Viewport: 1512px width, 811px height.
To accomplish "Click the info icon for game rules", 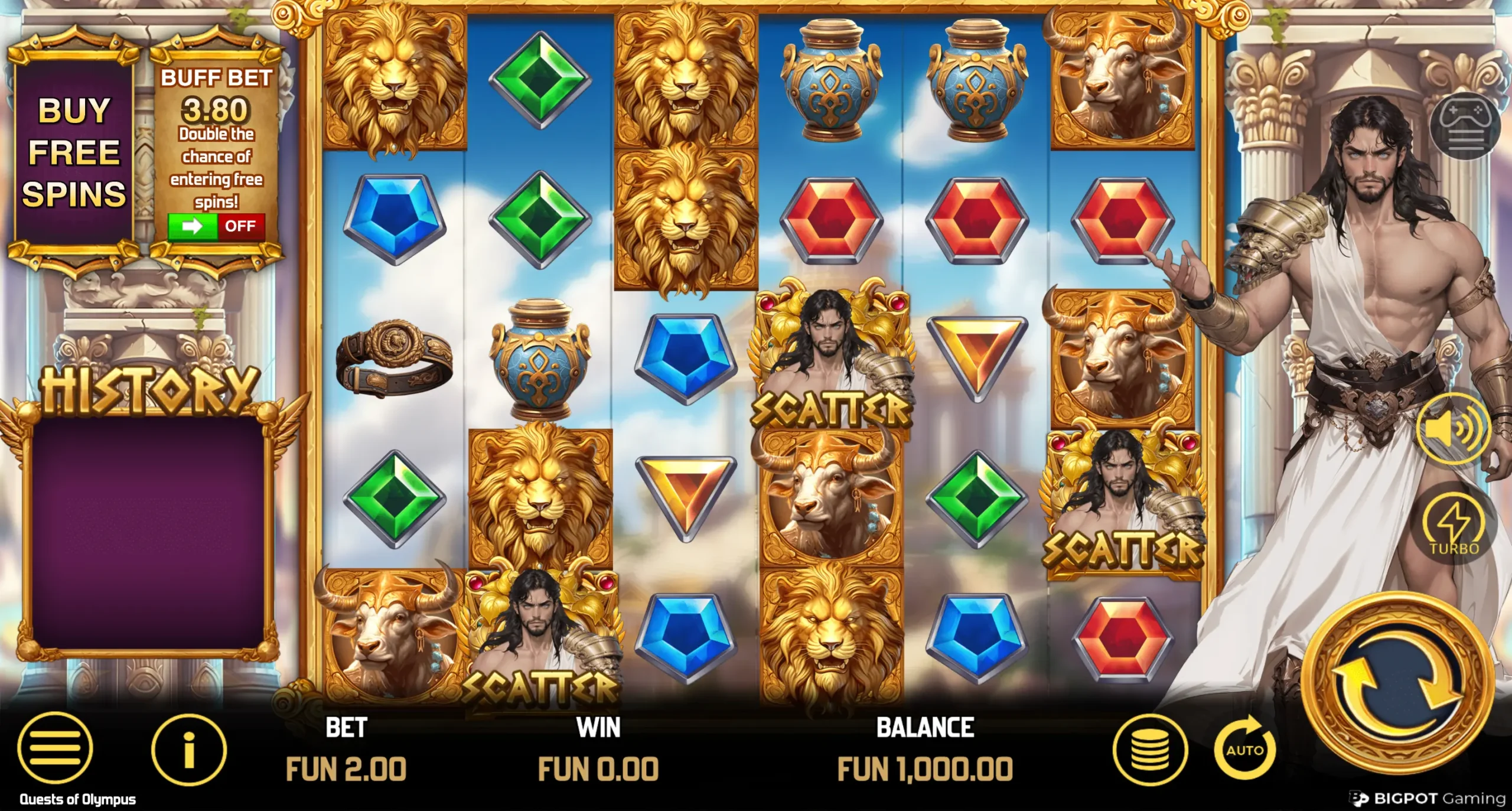I will (190, 749).
